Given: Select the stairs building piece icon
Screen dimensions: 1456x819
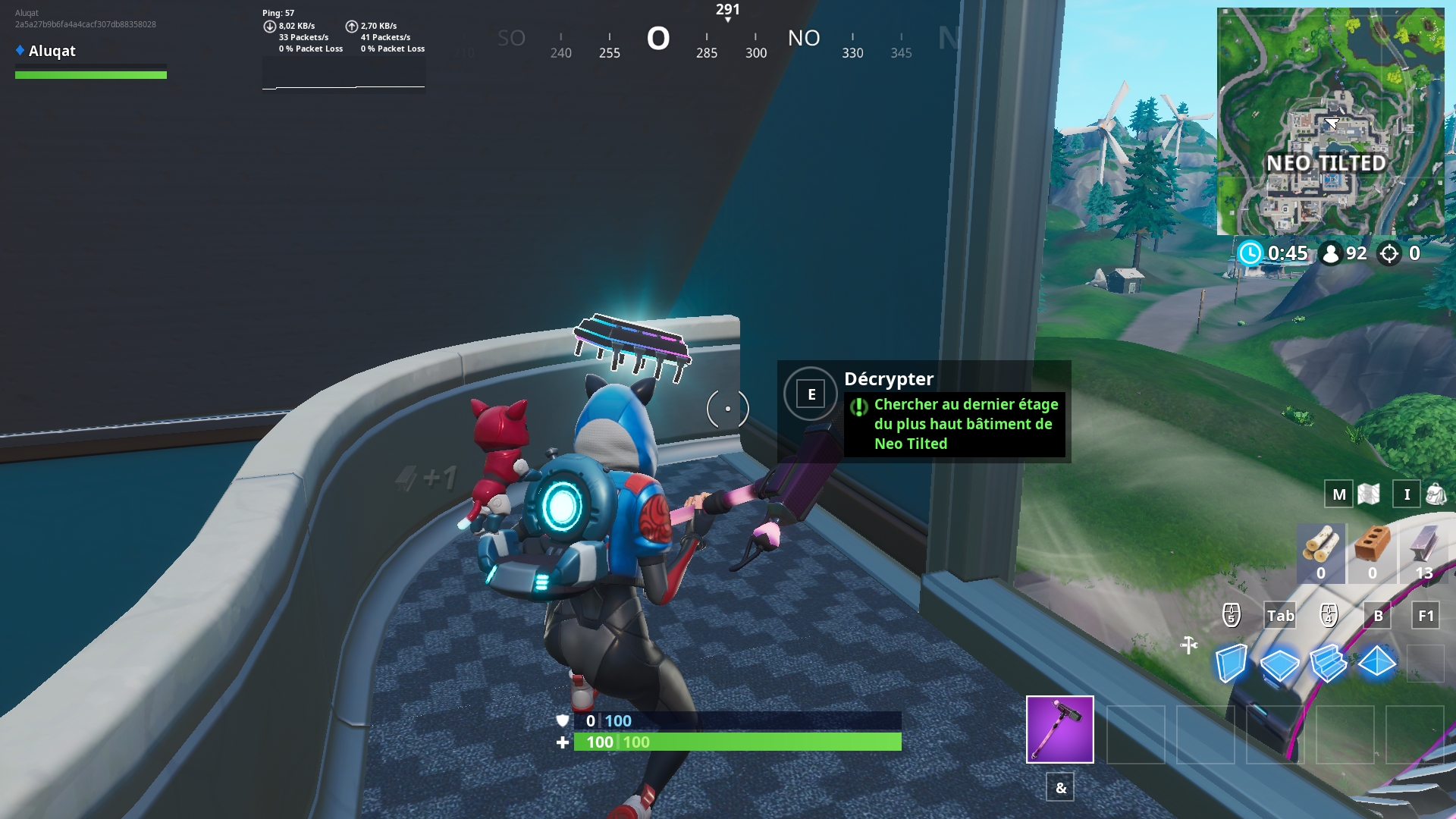Looking at the screenshot, I should (1328, 661).
